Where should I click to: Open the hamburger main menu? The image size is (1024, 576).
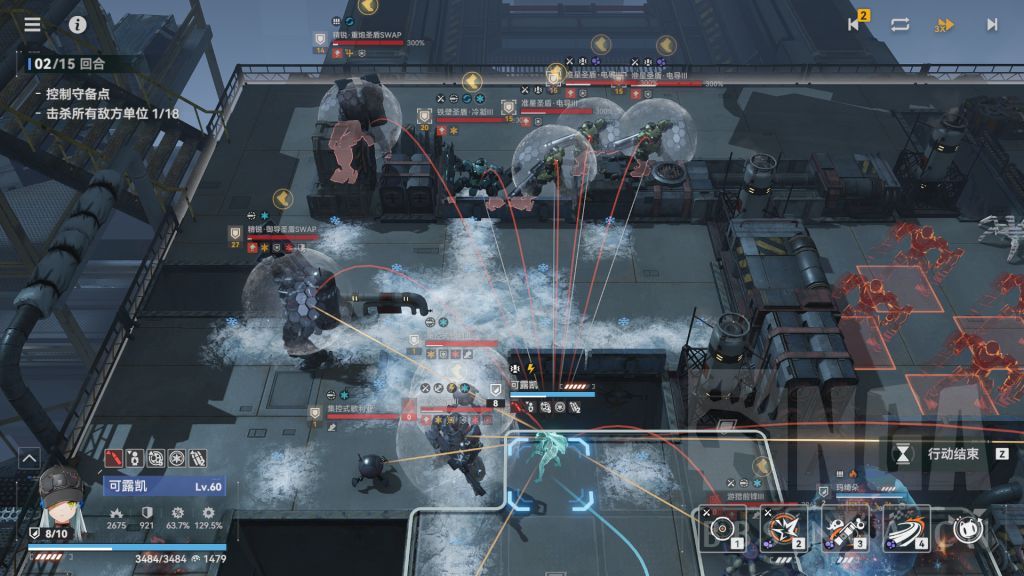(33, 25)
